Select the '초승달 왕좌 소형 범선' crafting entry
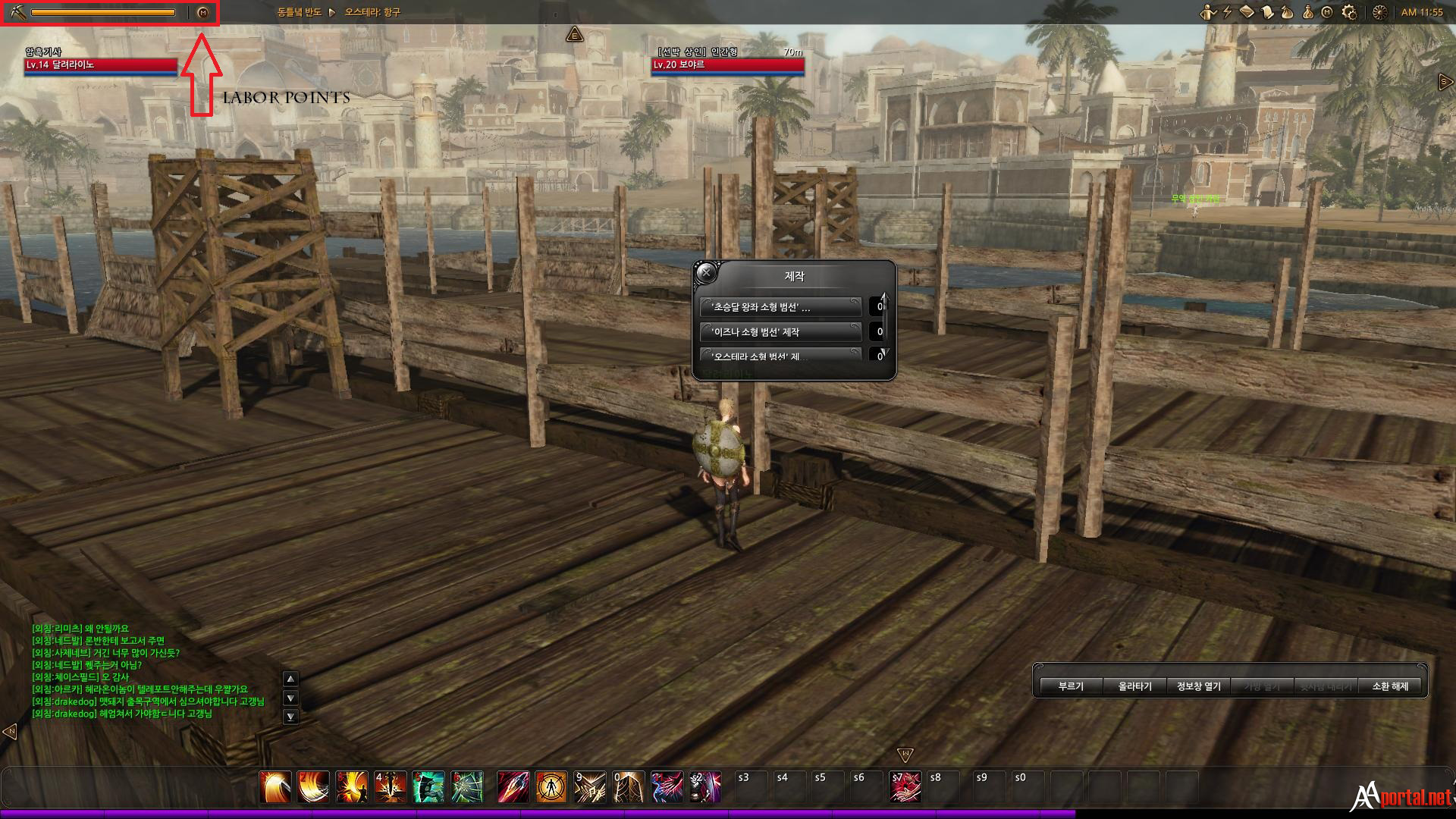Screen dimensions: 1456x819 tap(781, 307)
